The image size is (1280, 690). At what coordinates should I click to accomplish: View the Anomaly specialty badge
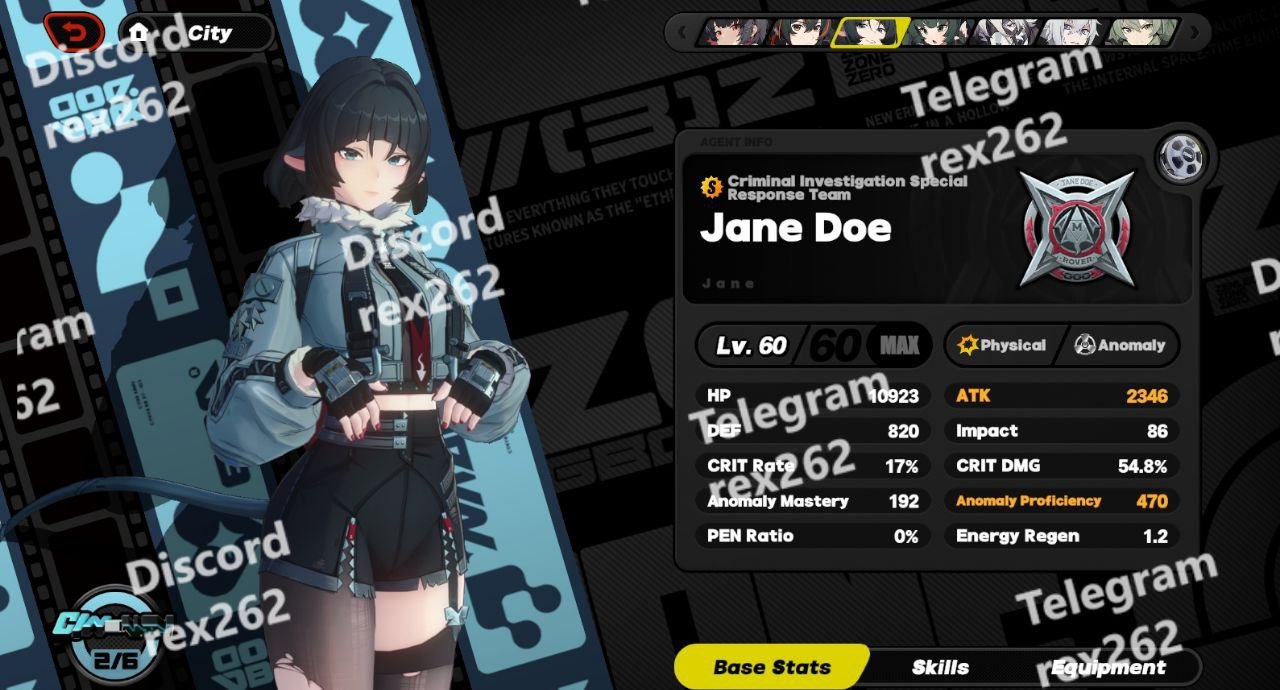1120,345
